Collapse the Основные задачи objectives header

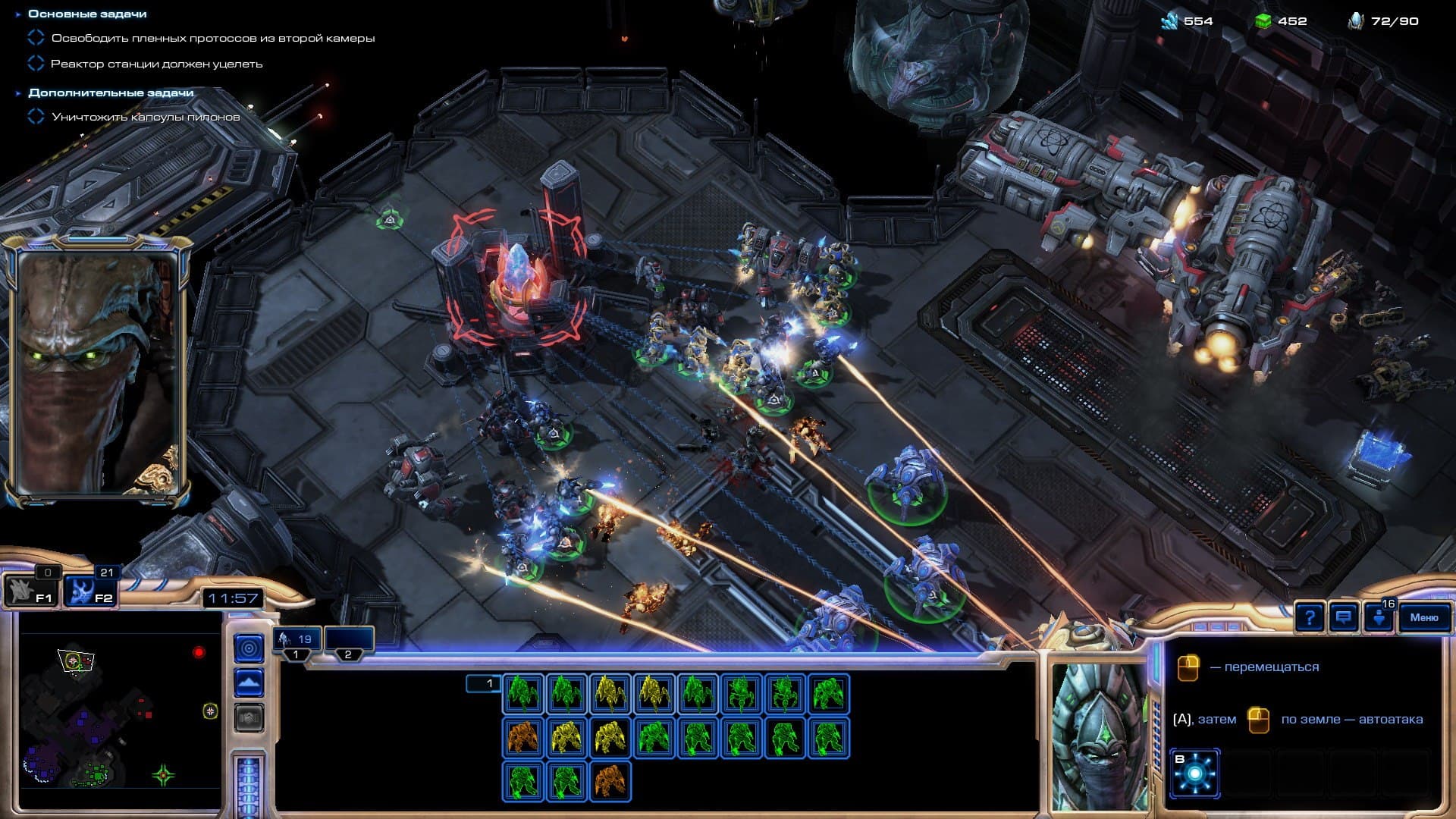pyautogui.click(x=18, y=14)
